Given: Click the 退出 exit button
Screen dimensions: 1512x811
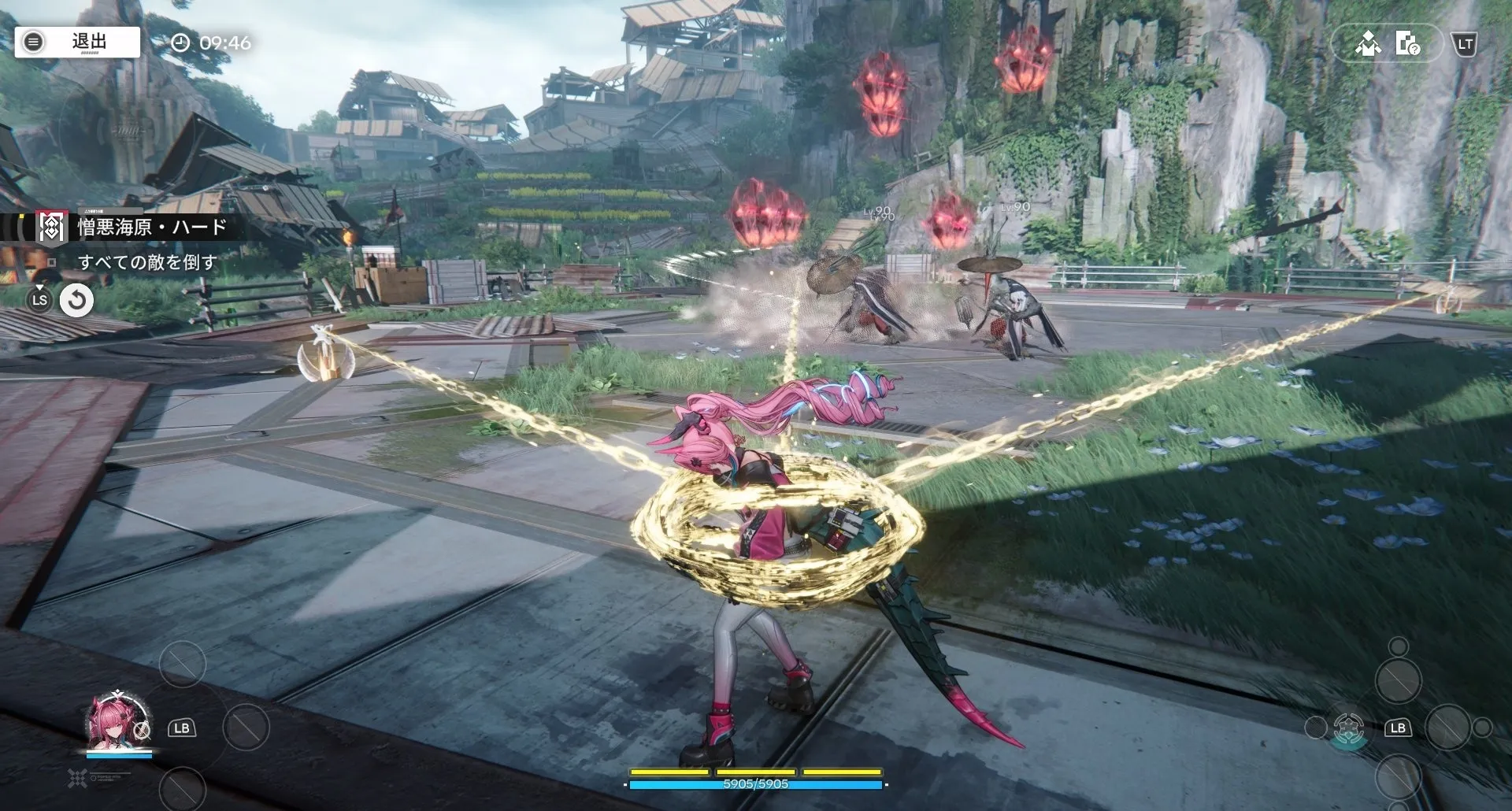Looking at the screenshot, I should tap(77, 42).
